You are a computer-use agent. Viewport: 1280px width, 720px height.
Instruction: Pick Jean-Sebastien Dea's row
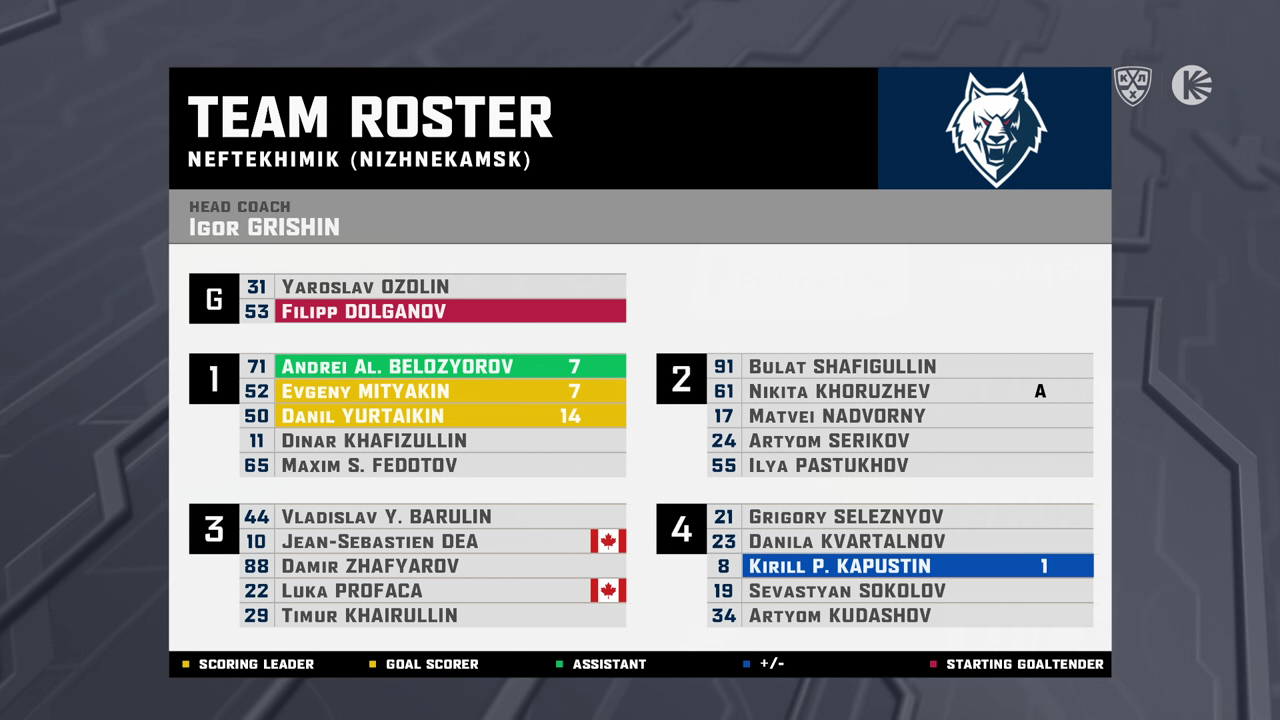(x=432, y=542)
